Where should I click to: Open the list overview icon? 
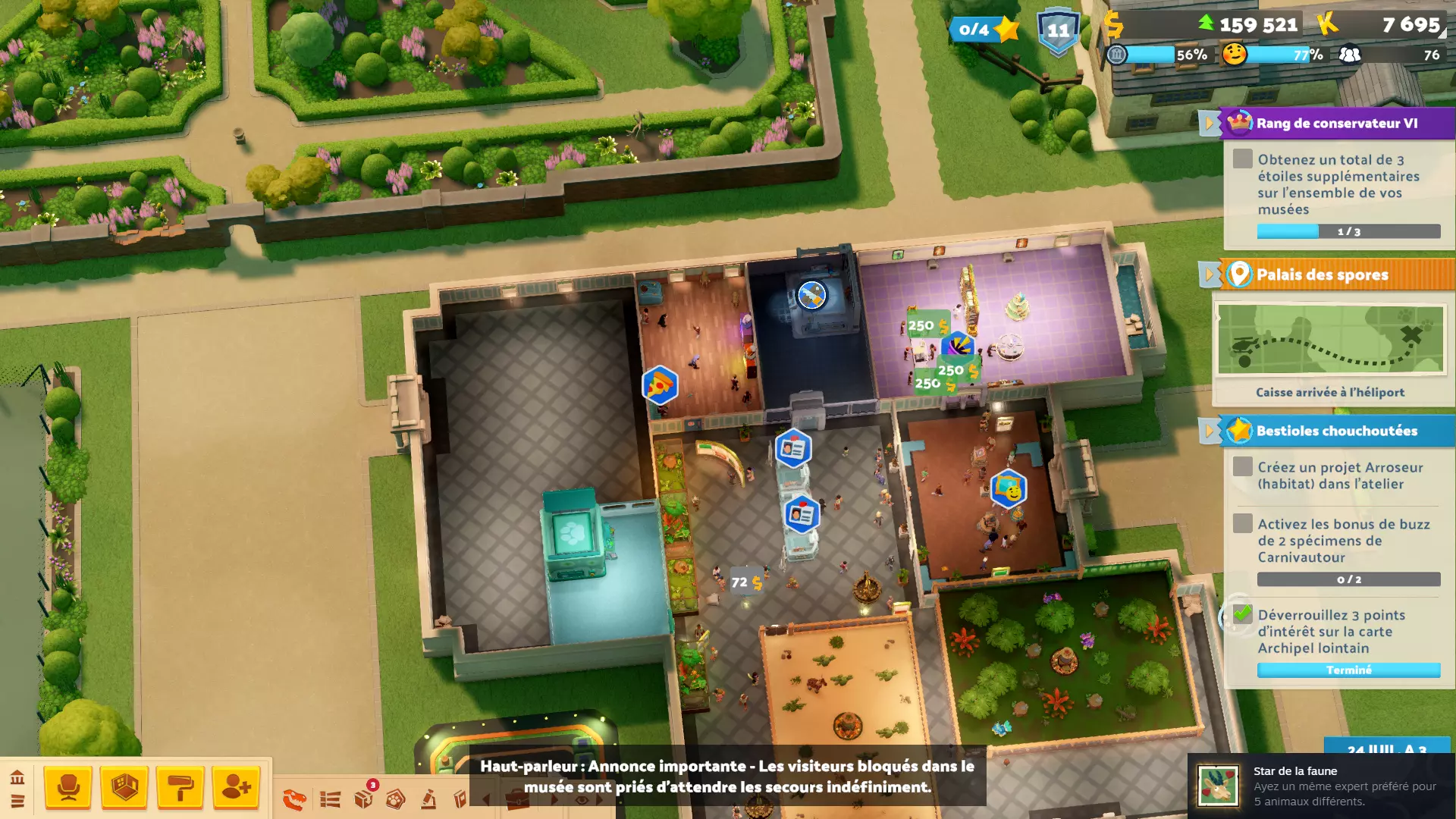pos(330,799)
